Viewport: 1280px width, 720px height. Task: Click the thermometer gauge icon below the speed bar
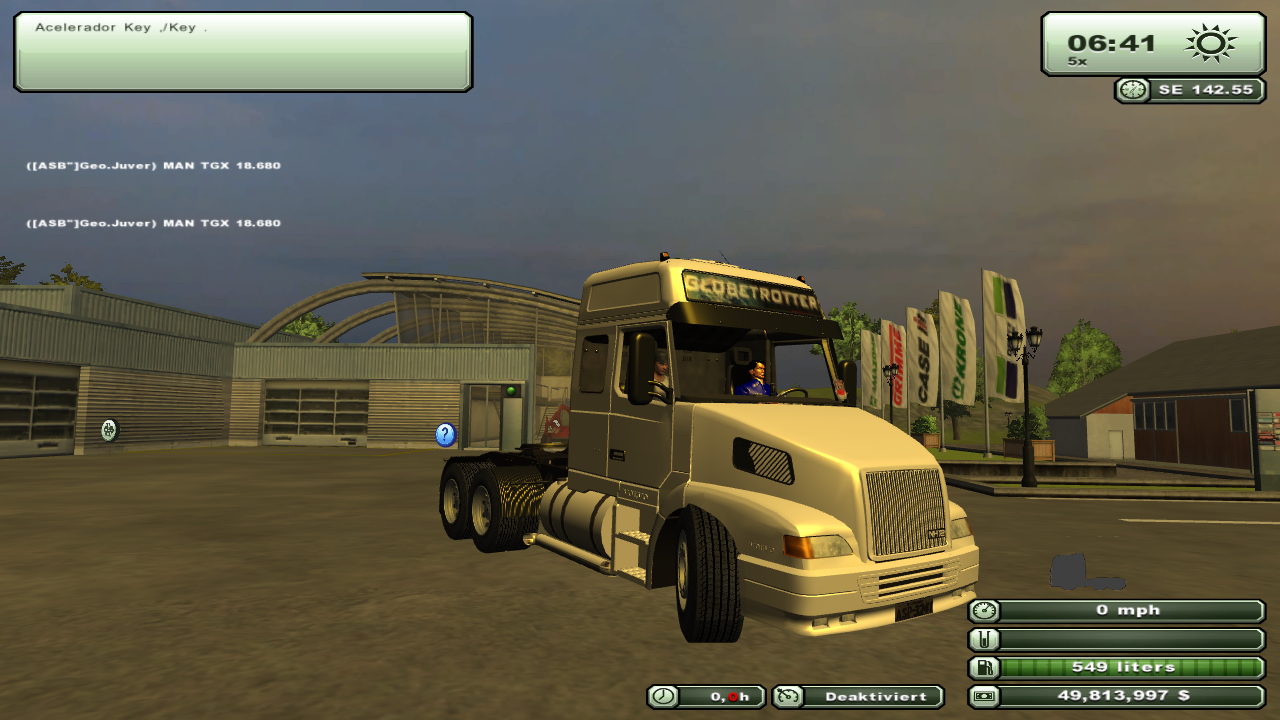(x=984, y=638)
